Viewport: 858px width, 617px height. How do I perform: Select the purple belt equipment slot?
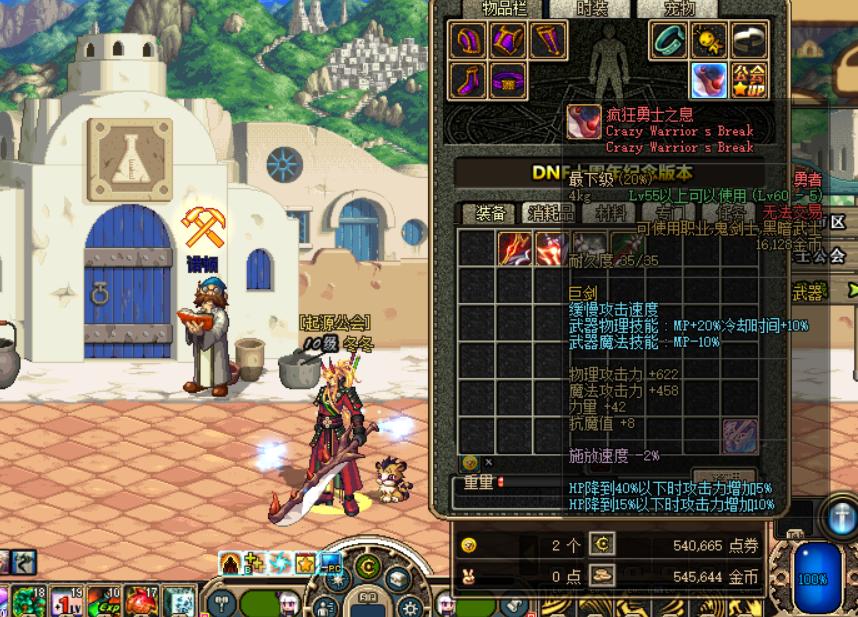coord(510,80)
